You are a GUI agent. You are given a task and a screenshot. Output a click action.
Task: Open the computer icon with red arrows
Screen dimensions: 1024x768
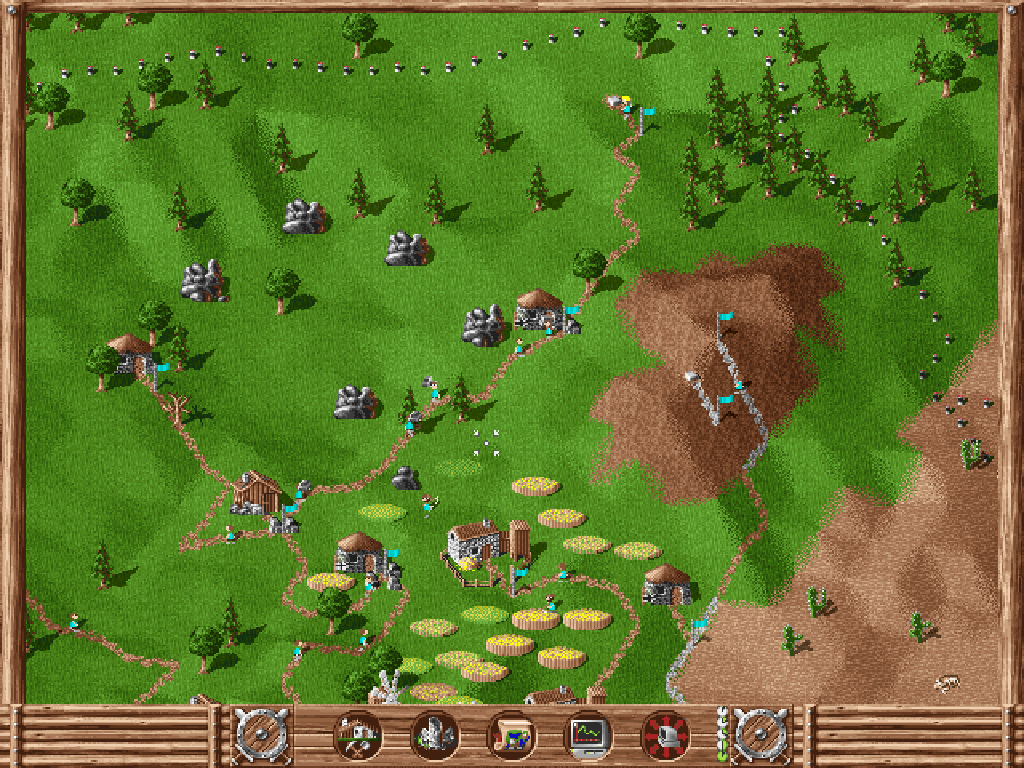[665, 735]
